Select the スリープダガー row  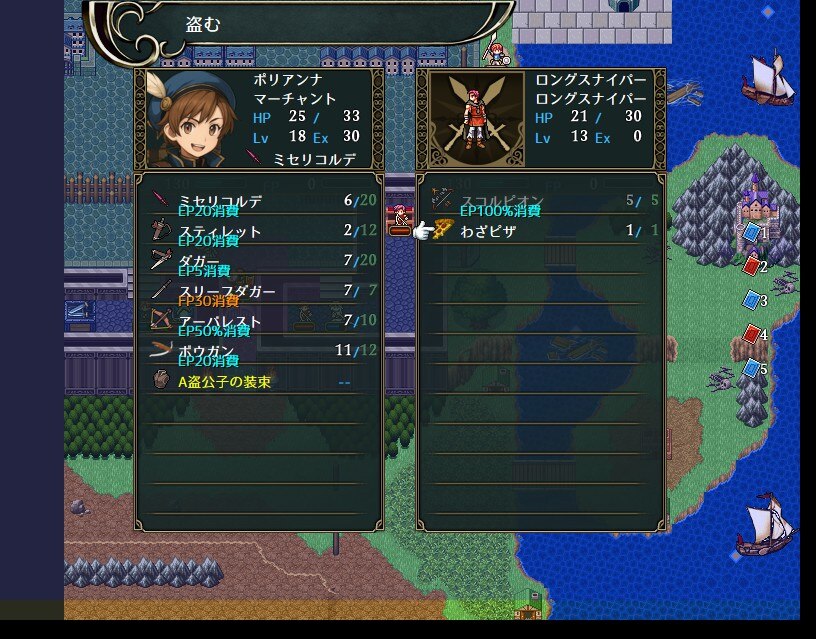pos(258,291)
